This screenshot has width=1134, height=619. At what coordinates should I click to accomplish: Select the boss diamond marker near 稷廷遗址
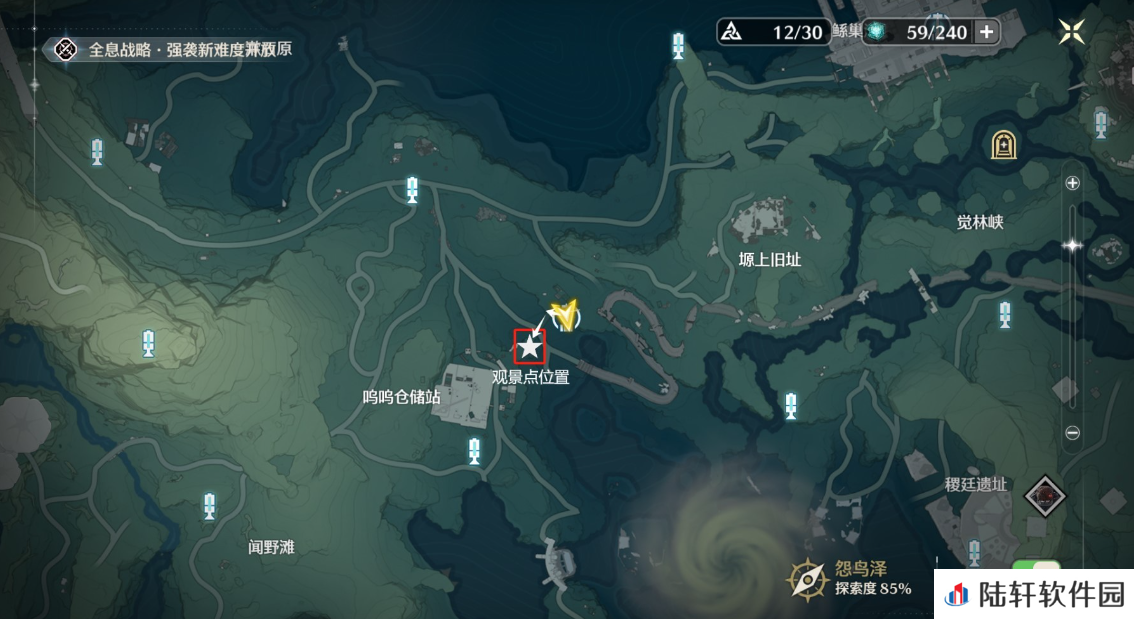pyautogui.click(x=1046, y=495)
